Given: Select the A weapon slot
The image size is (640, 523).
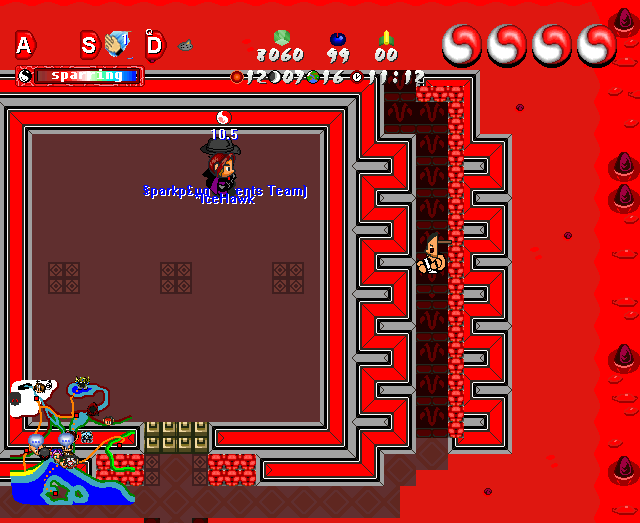Looking at the screenshot, I should point(24,44).
